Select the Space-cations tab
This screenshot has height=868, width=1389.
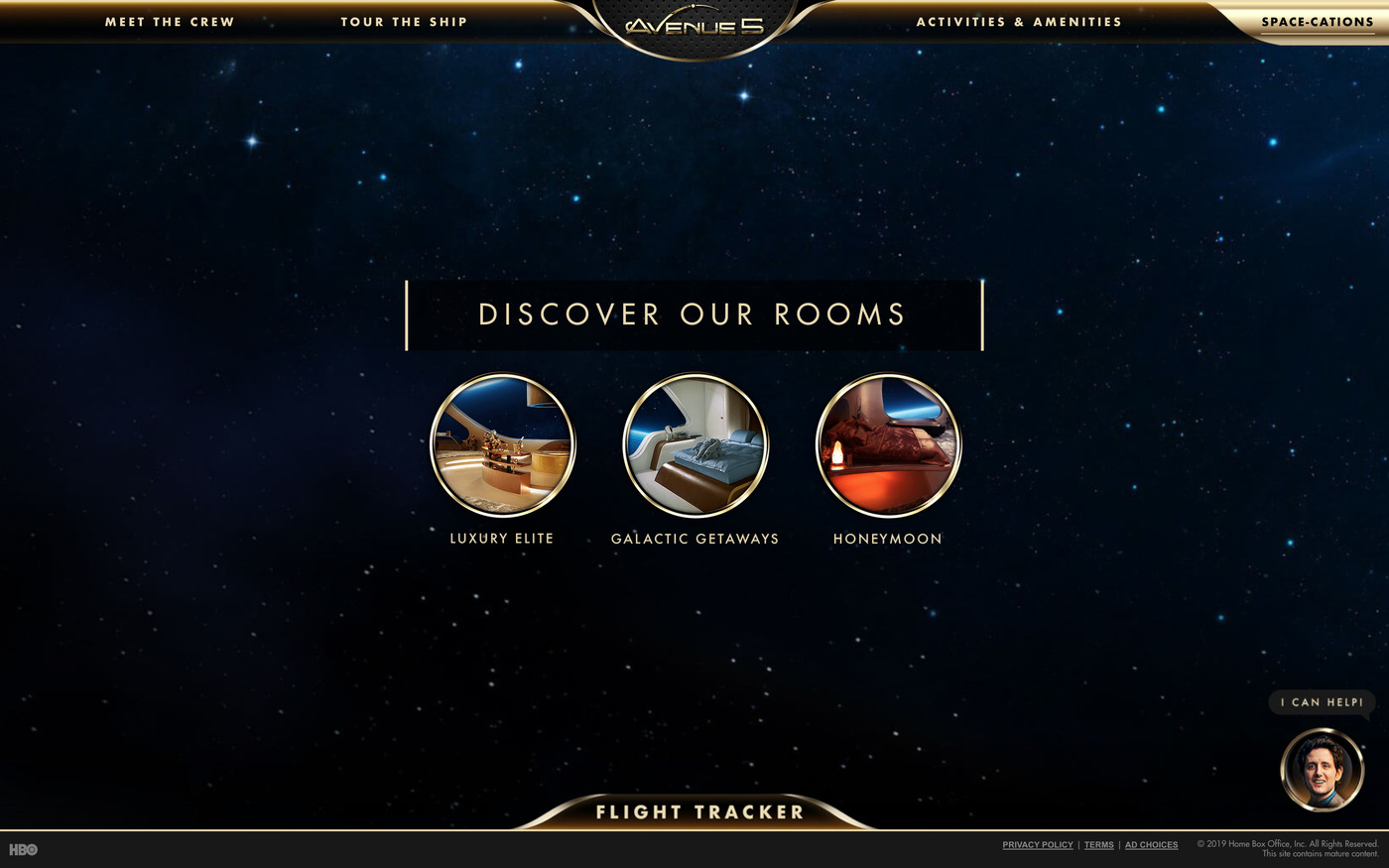point(1317,22)
